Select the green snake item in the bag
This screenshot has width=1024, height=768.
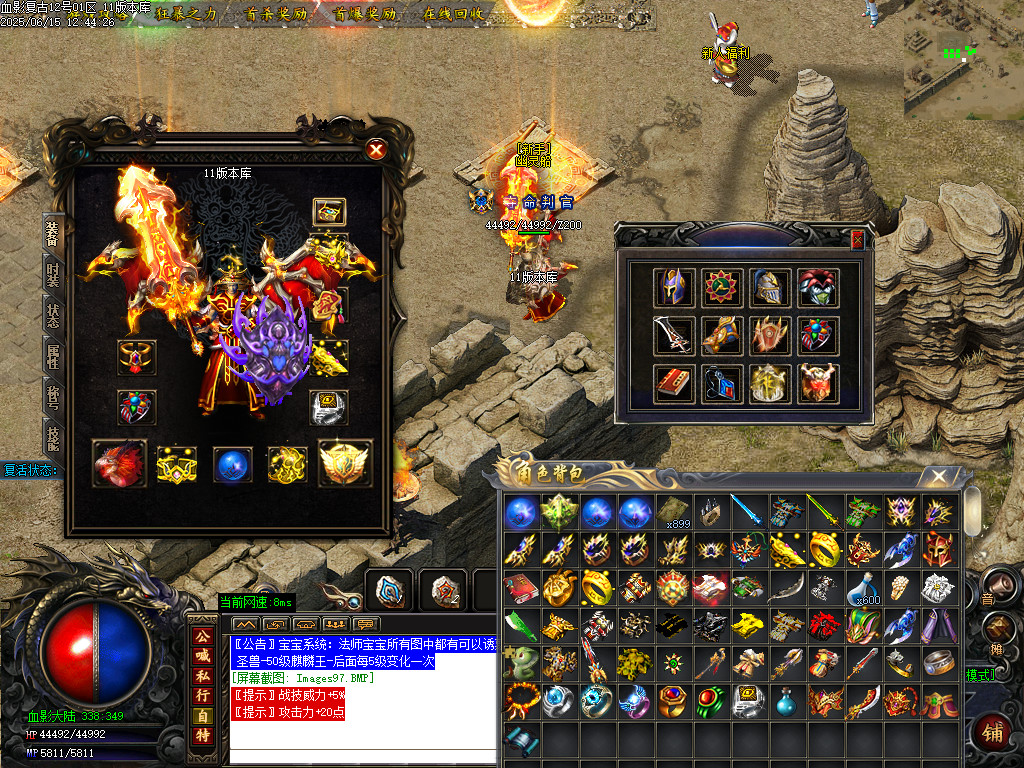[520, 663]
